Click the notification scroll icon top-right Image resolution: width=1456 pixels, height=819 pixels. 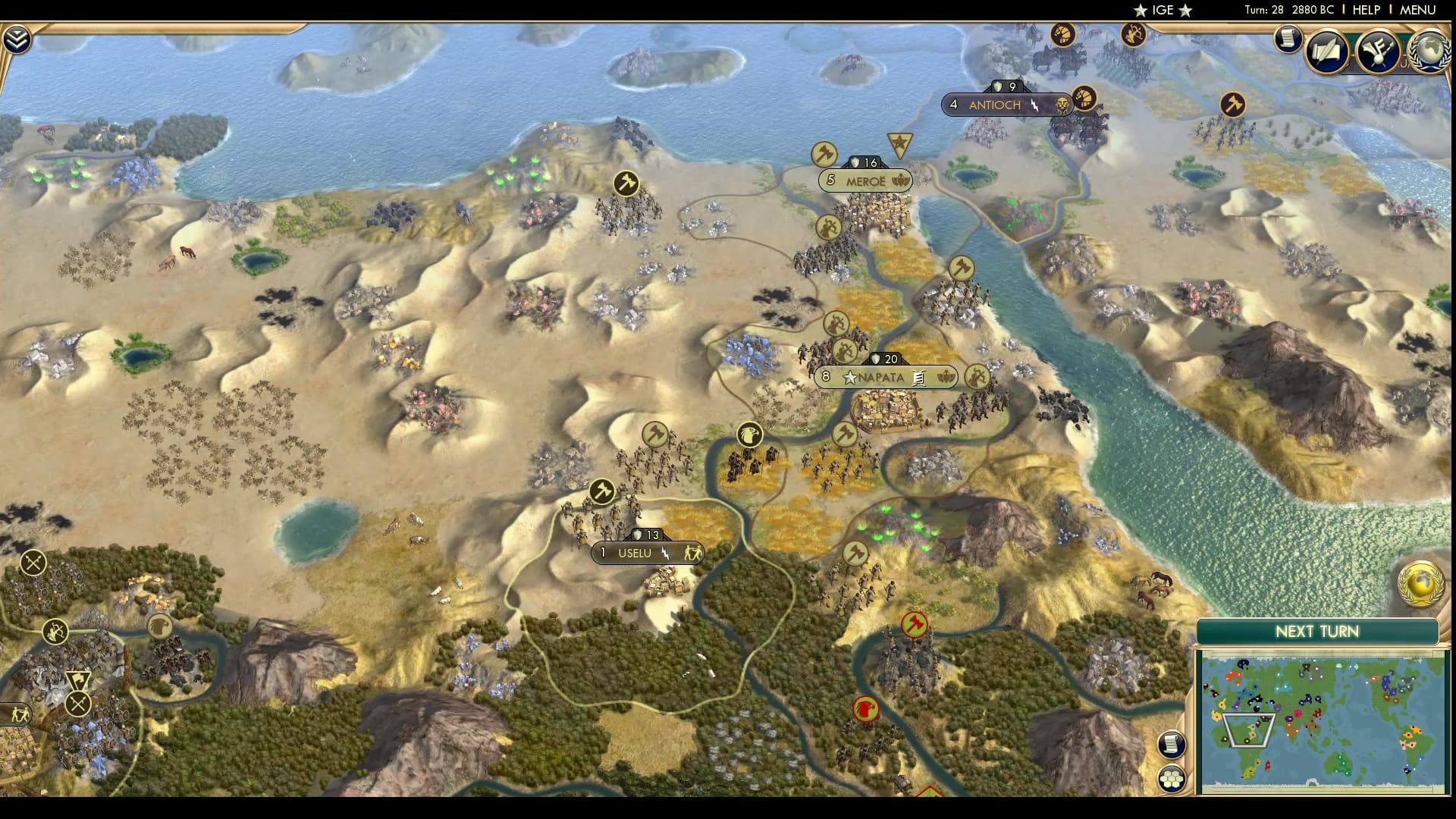tap(1288, 38)
